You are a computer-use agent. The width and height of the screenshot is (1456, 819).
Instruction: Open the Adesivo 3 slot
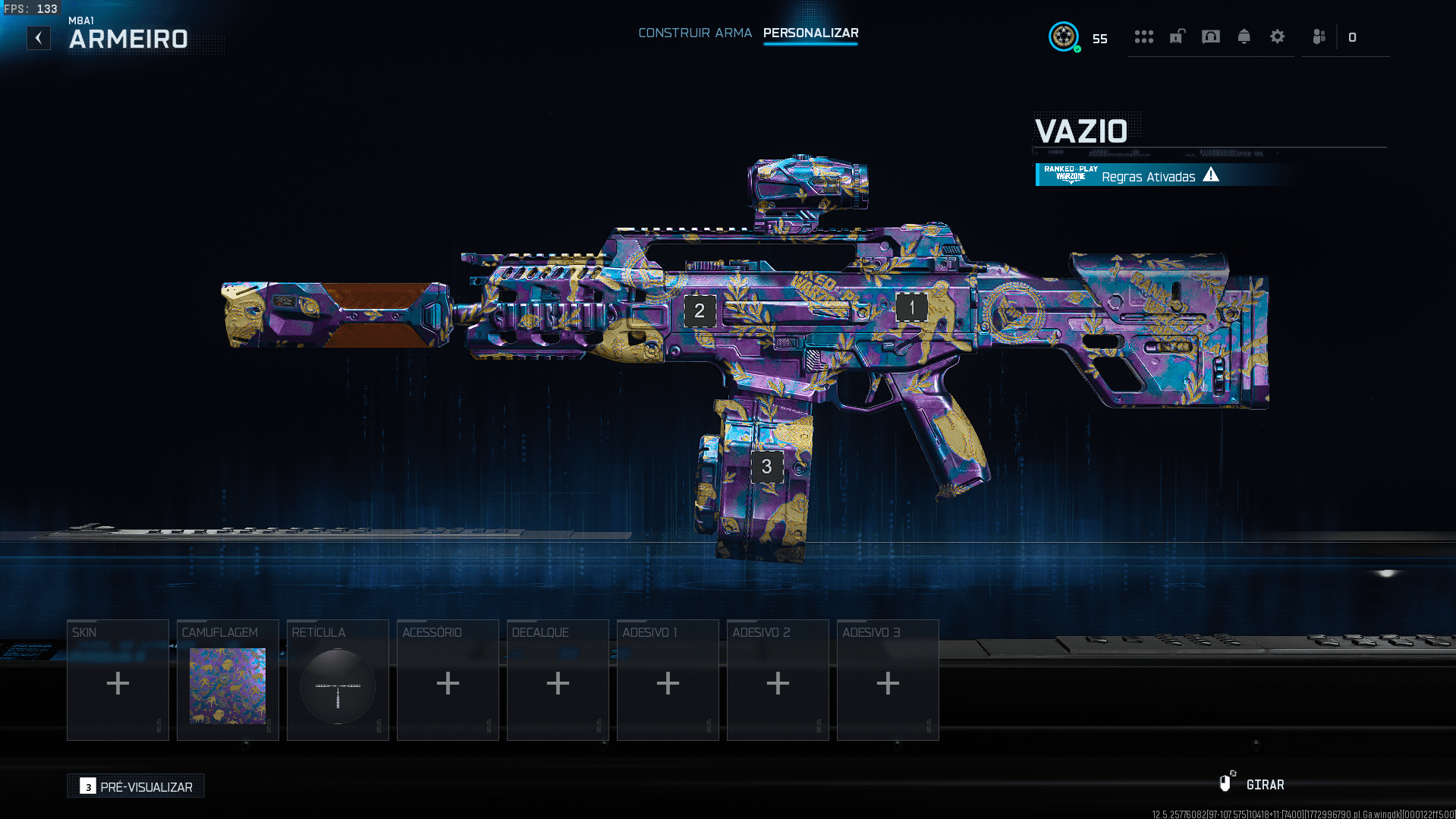(x=888, y=680)
